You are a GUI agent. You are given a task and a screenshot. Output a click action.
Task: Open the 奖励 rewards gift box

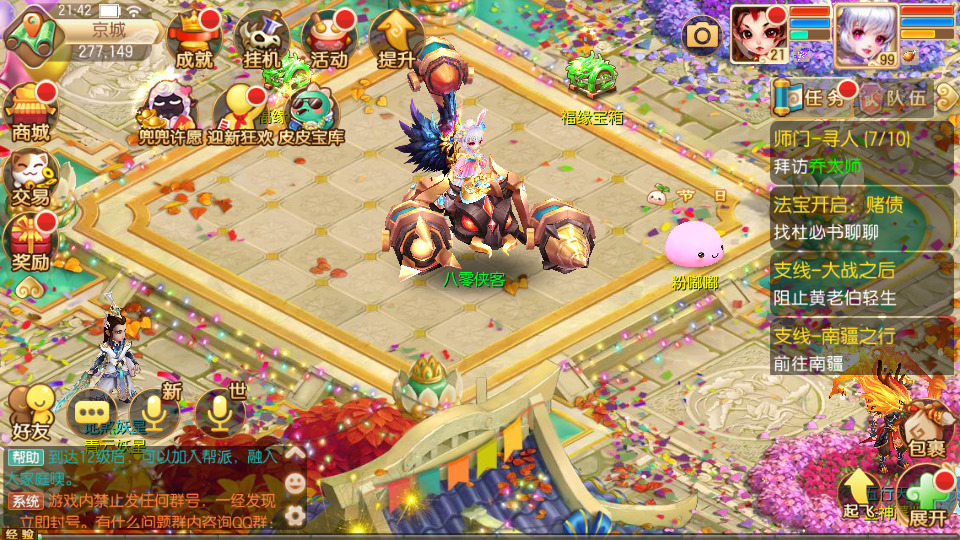pyautogui.click(x=30, y=244)
